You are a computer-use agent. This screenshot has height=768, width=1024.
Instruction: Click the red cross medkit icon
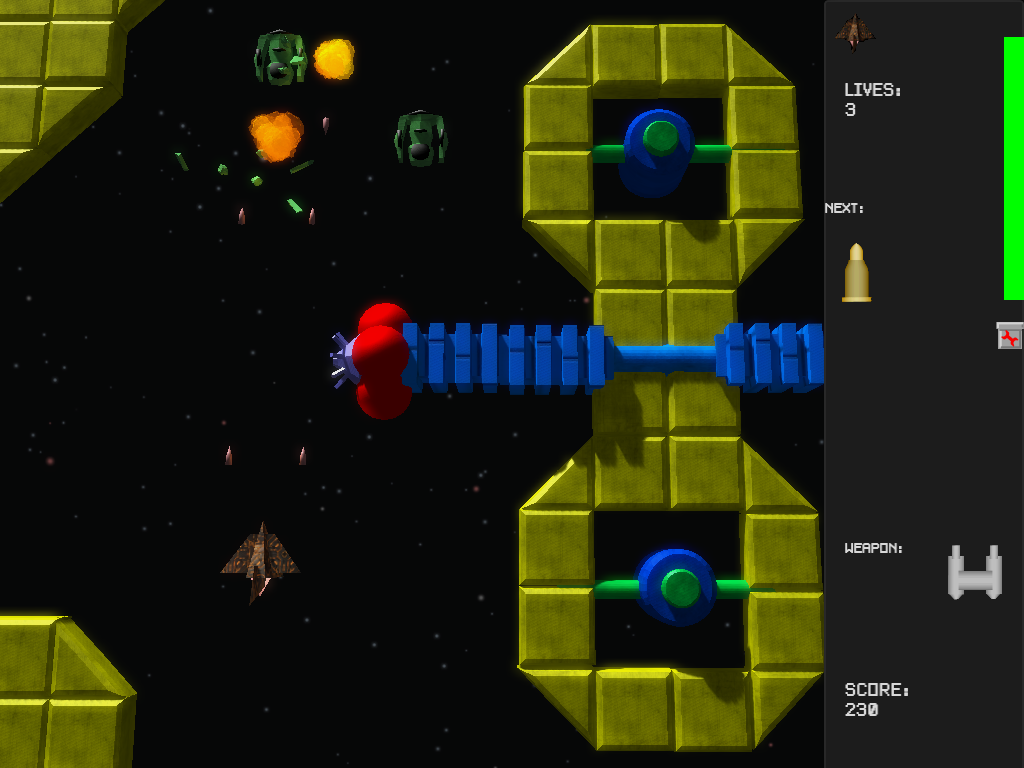point(1010,336)
